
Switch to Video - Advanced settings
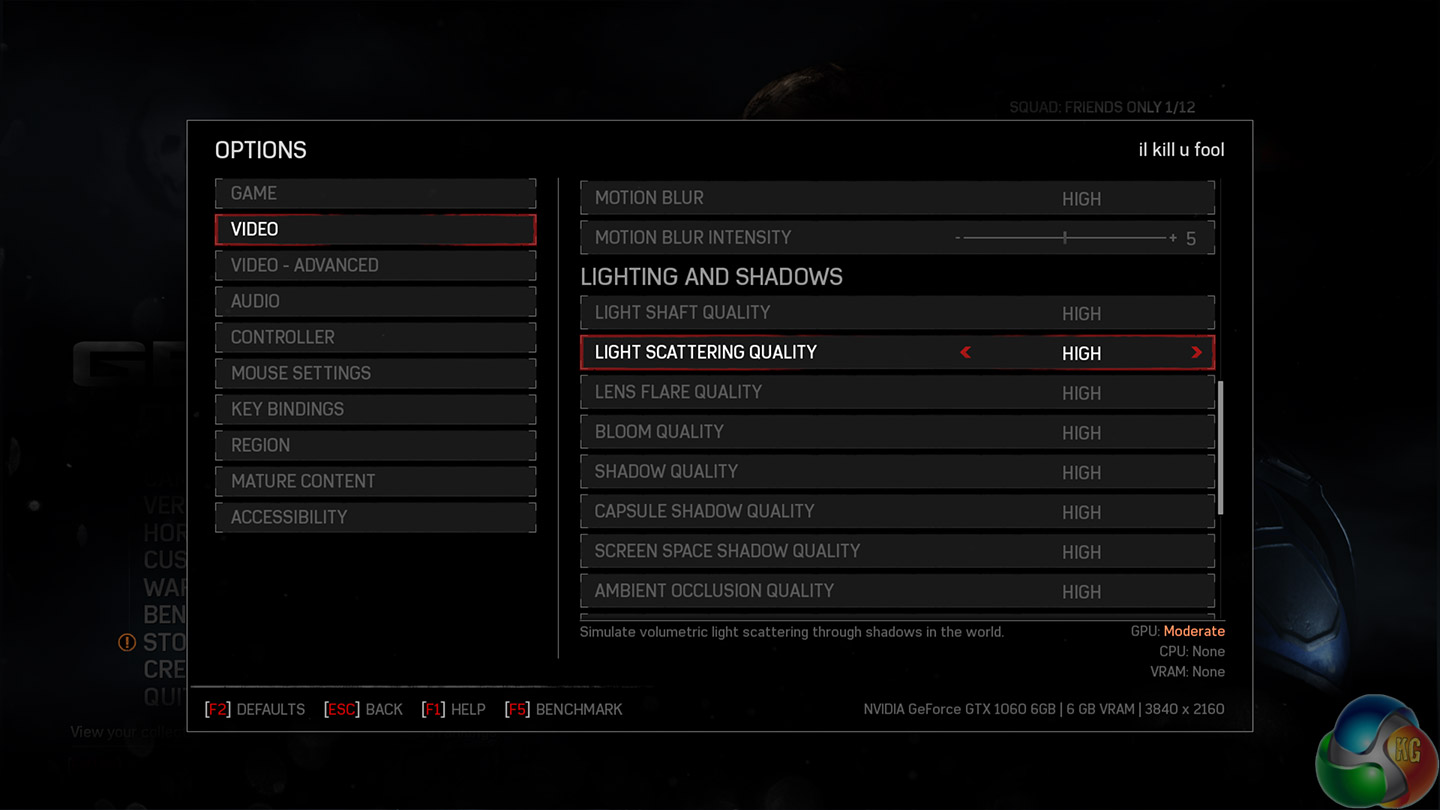point(375,265)
